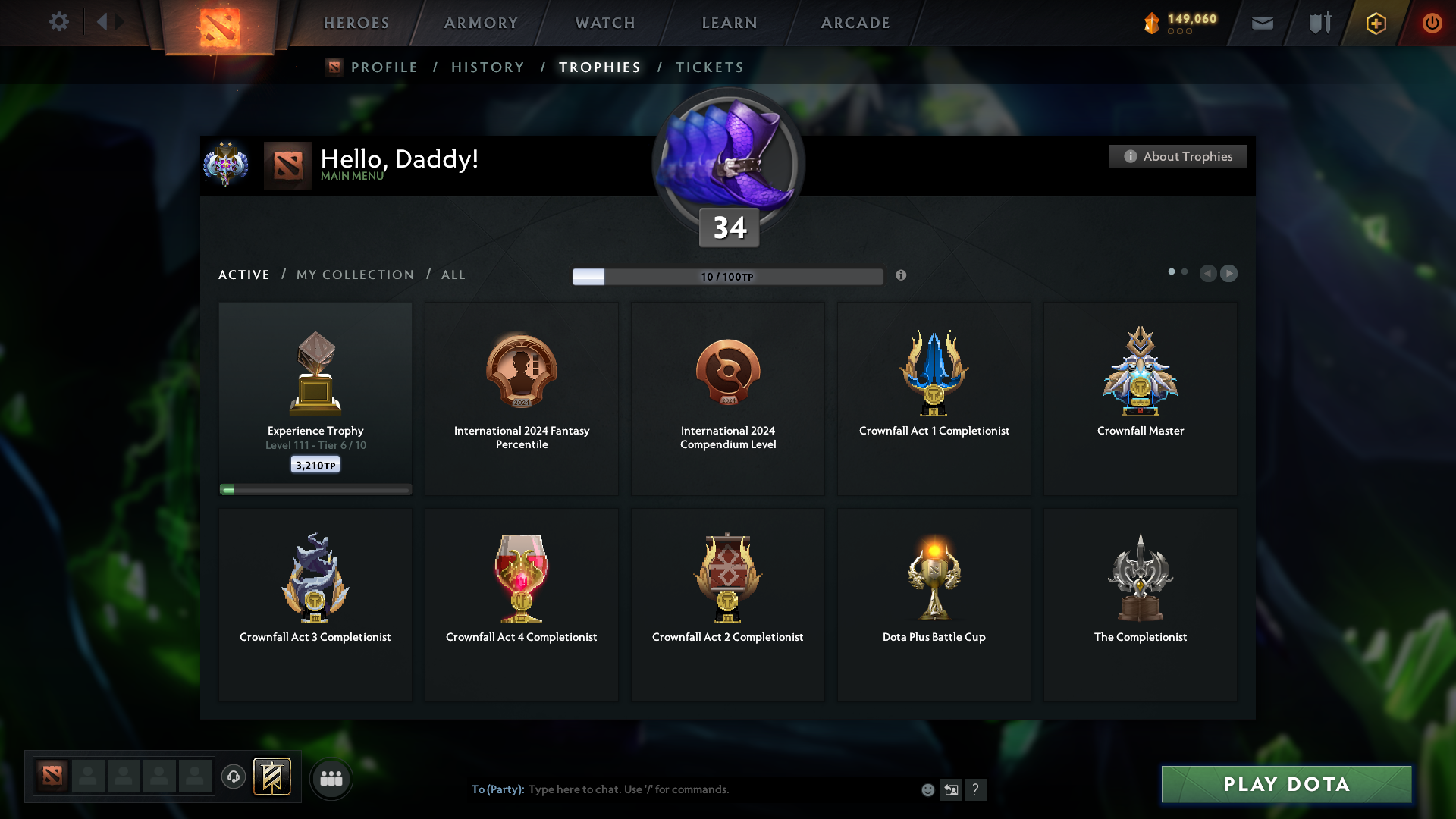Image resolution: width=1456 pixels, height=819 pixels.
Task: Open the mail notifications inbox
Action: [1261, 23]
